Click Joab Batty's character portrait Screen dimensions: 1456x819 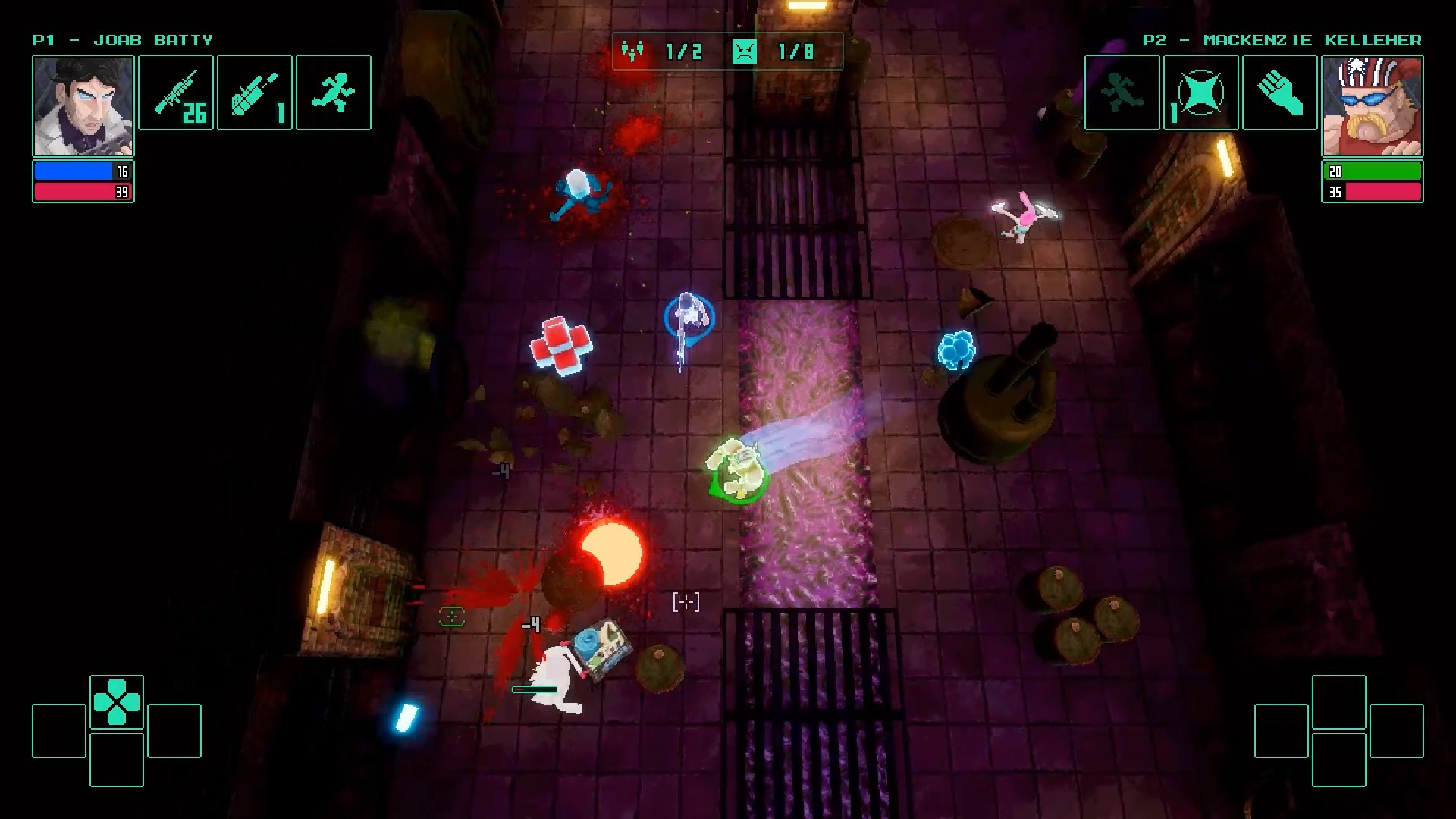(x=83, y=105)
